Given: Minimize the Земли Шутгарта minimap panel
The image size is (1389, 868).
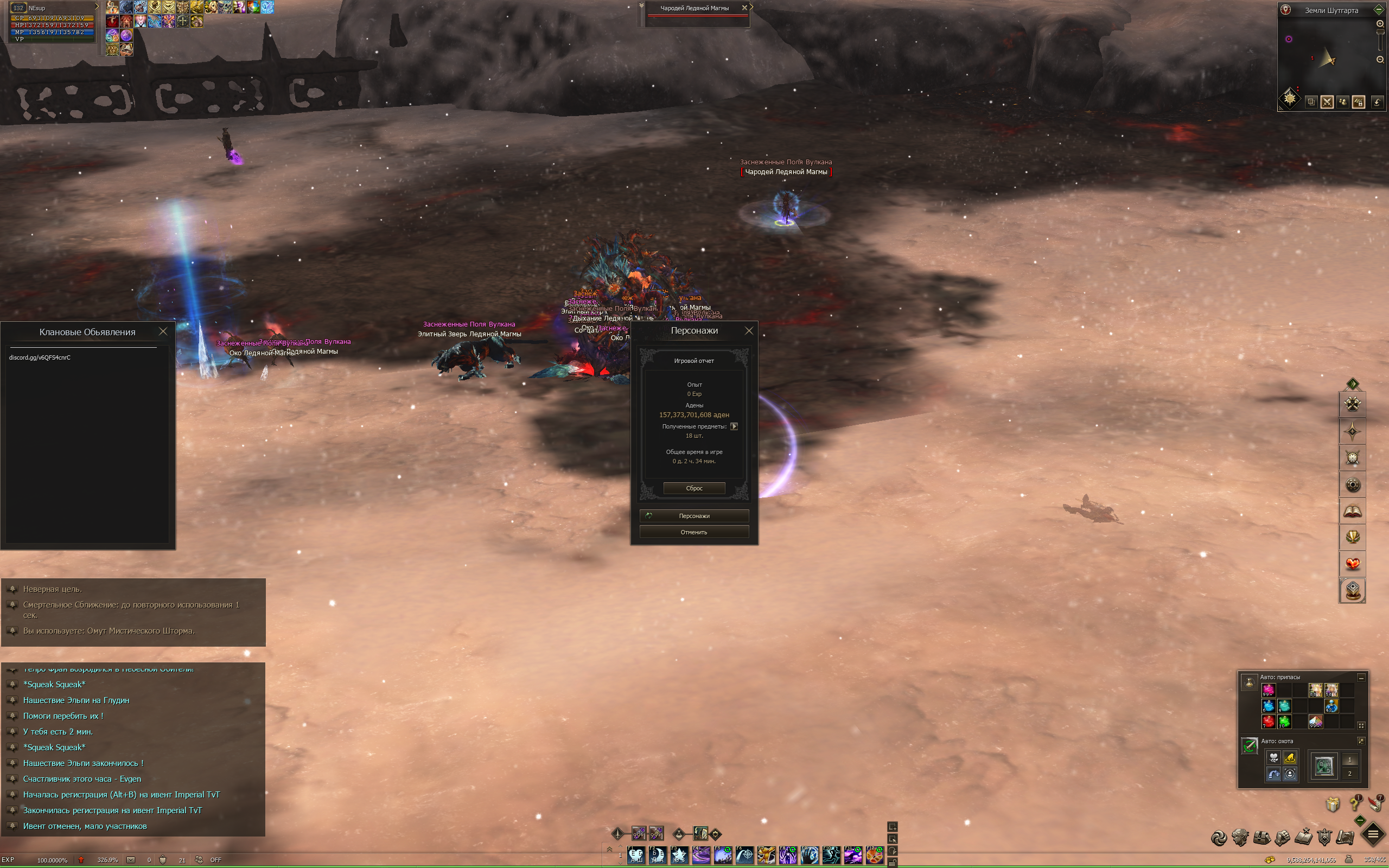Looking at the screenshot, I should point(1379,10).
